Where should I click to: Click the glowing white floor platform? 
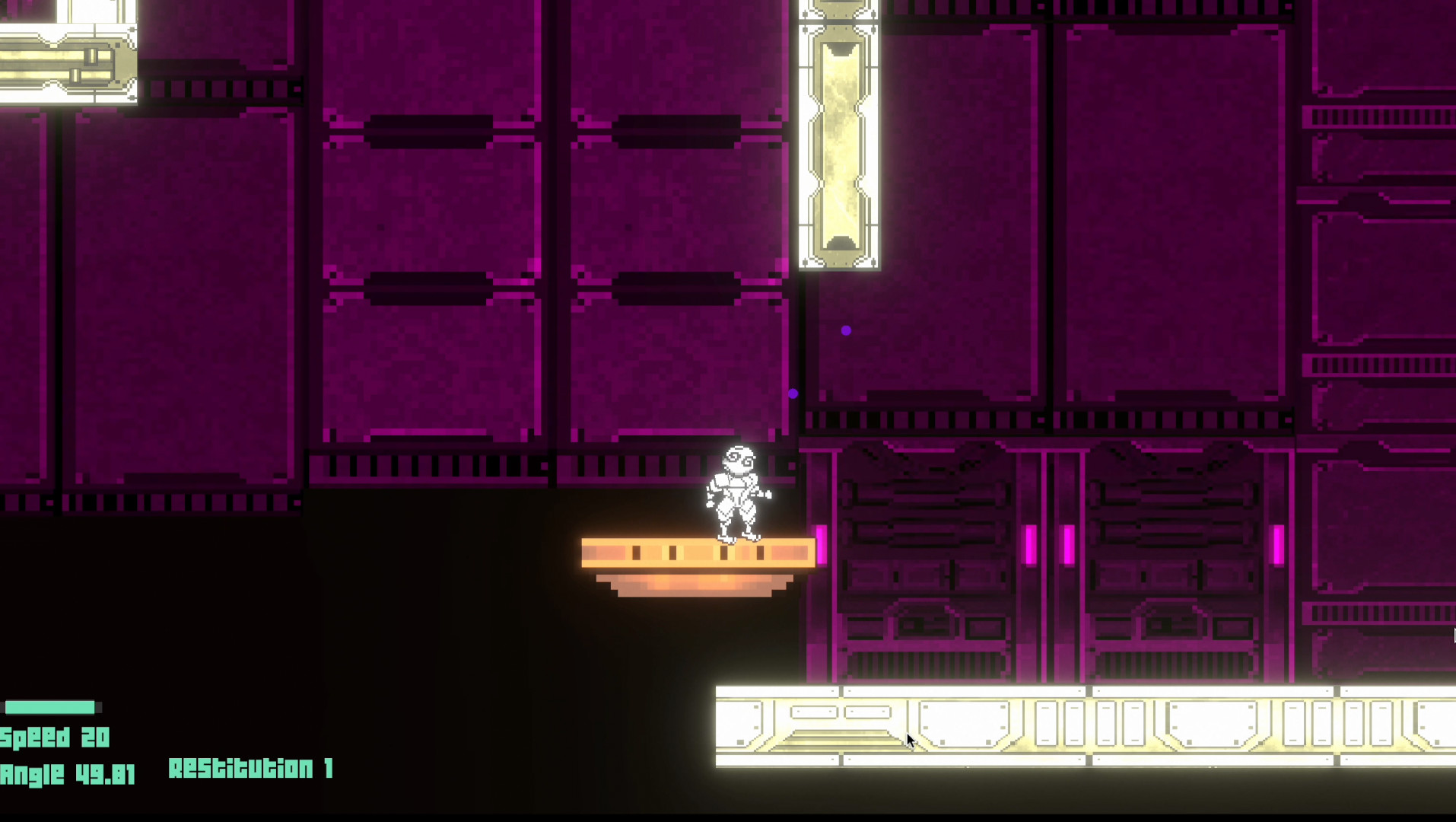tap(1065, 723)
